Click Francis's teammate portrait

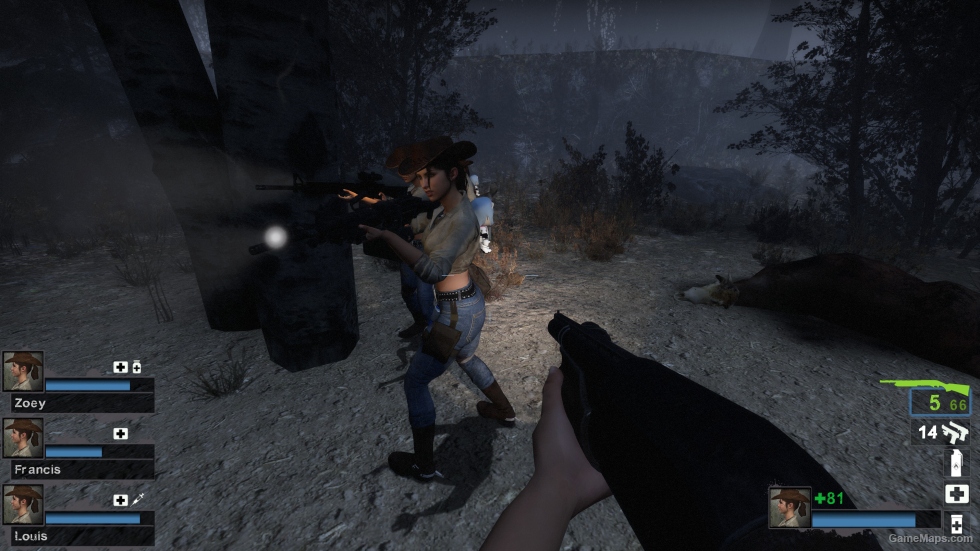pyautogui.click(x=23, y=438)
